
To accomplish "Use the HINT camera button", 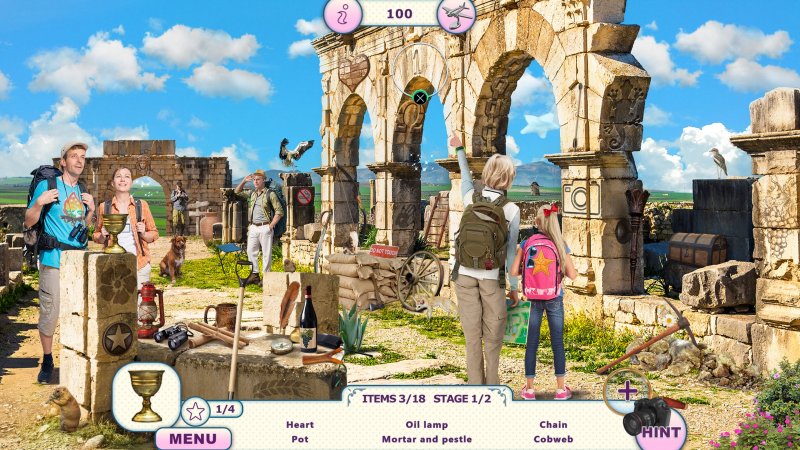I will pos(660,432).
